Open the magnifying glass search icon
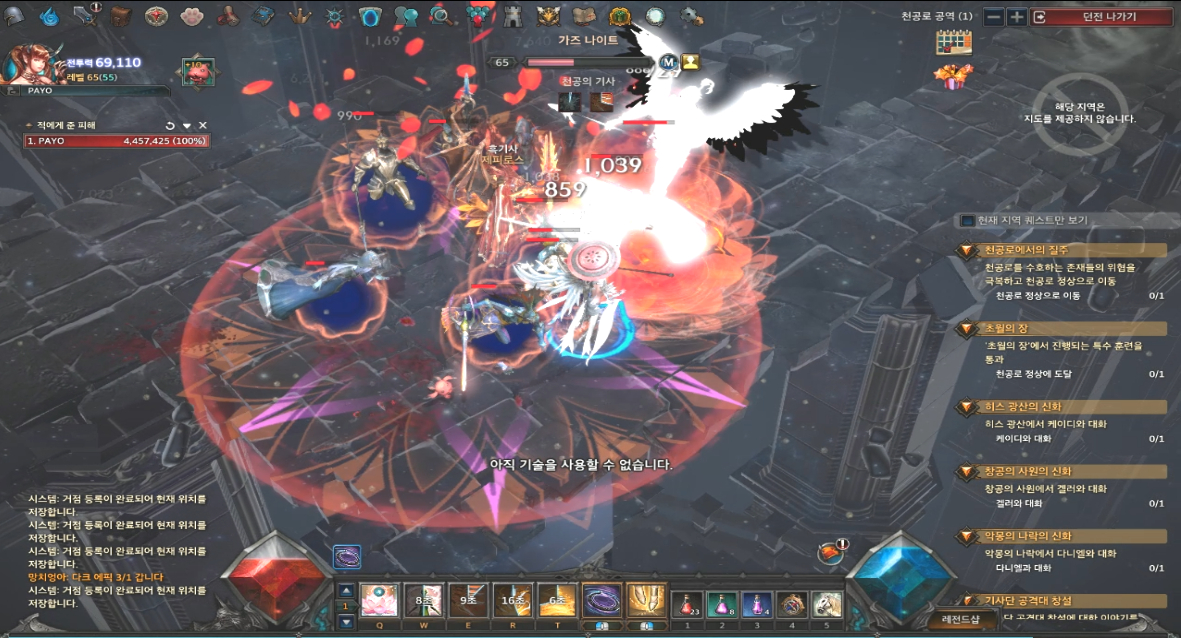The image size is (1181, 638). click(x=440, y=15)
